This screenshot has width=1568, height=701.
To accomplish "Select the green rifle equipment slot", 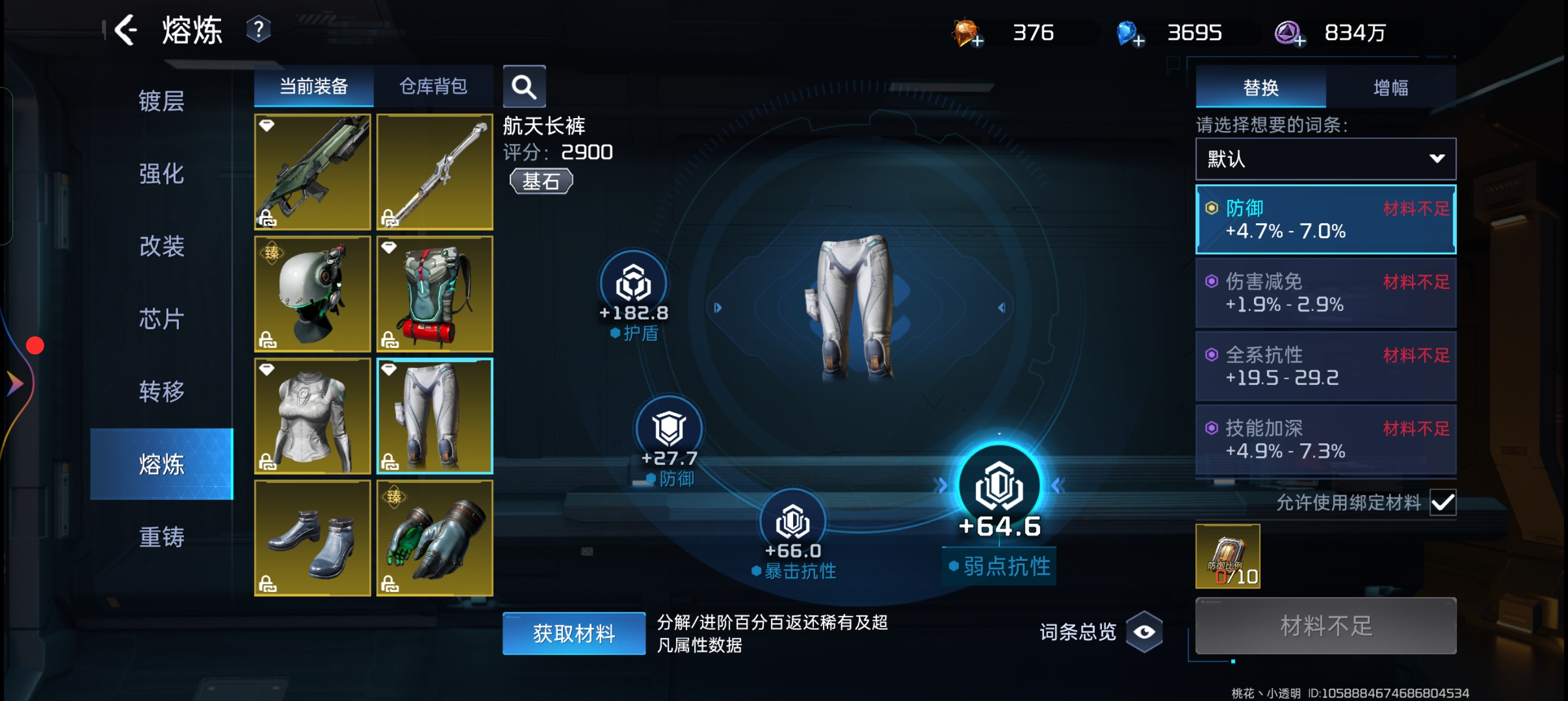I will point(312,172).
